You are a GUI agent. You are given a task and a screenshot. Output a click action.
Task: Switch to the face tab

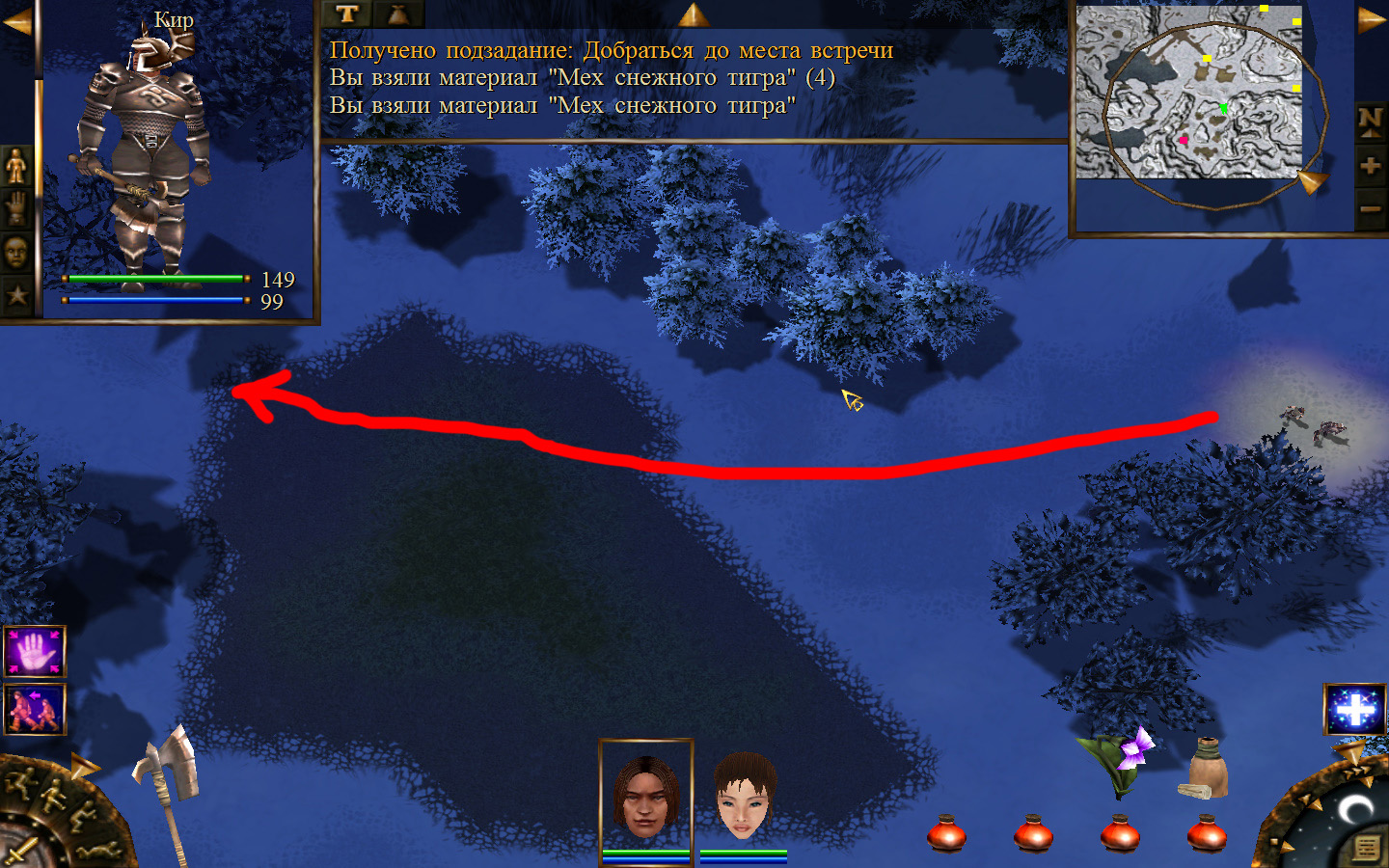(16, 253)
